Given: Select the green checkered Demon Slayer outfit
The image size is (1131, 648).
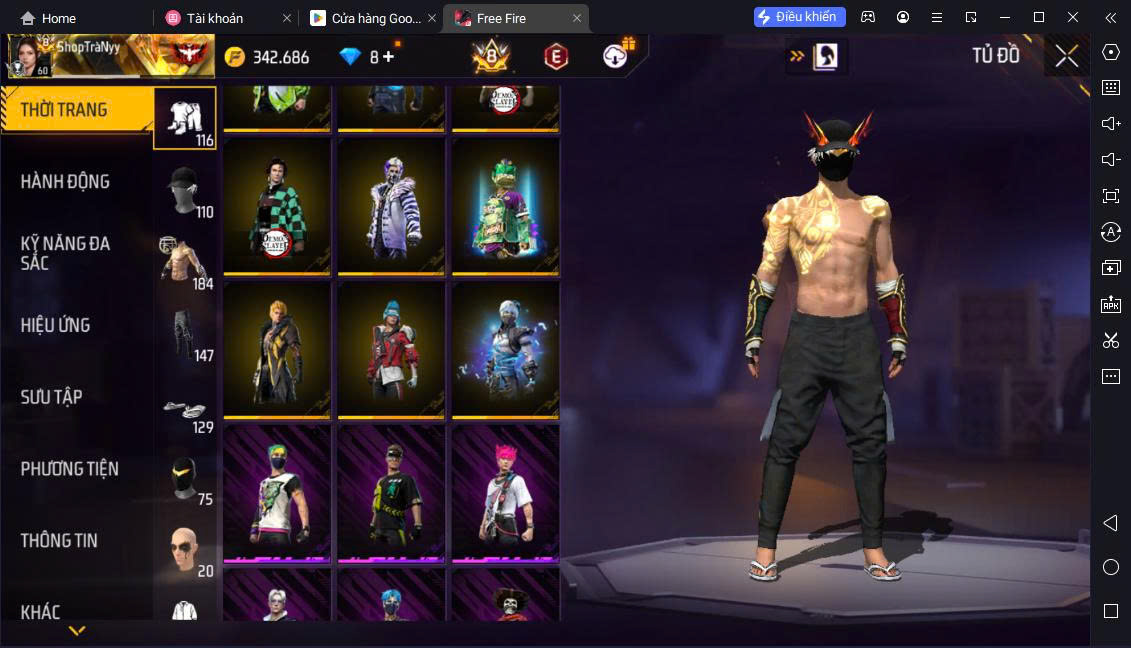Looking at the screenshot, I should pos(277,206).
